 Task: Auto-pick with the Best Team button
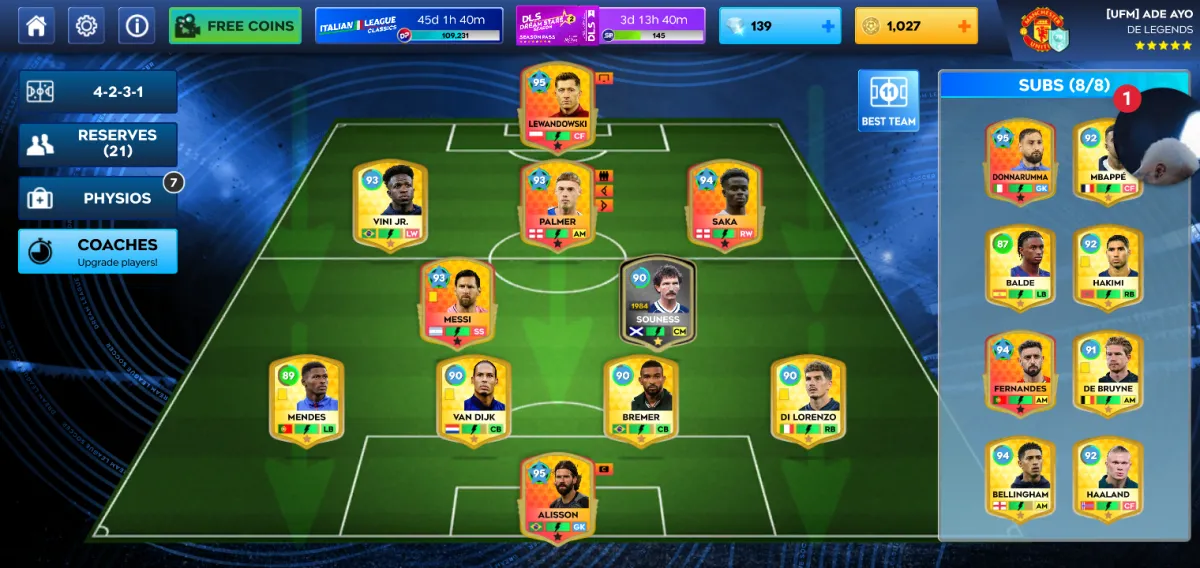pos(888,101)
